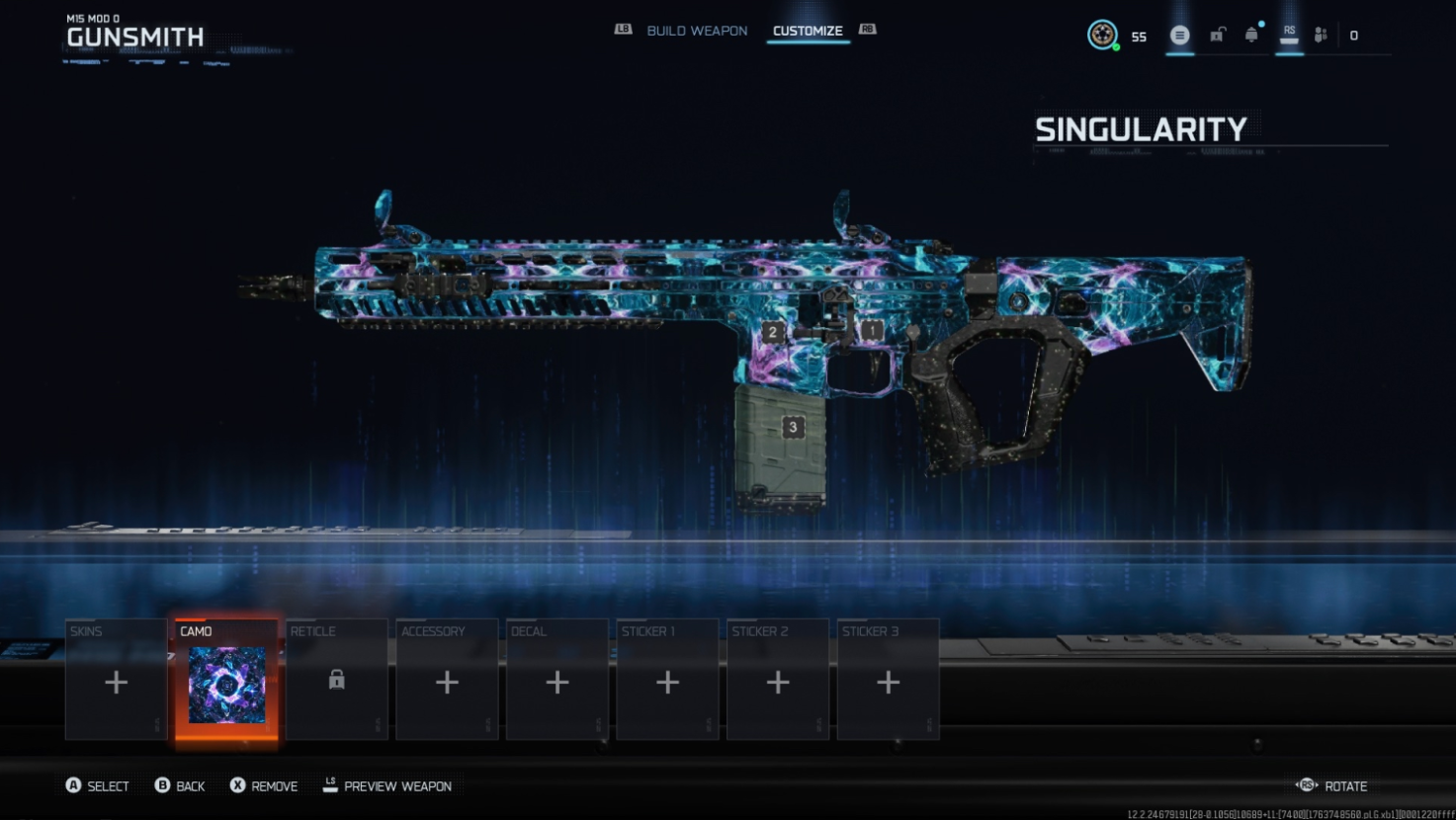Open the Sticker 2 slot
Viewport: 1456px width, 820px height.
[778, 680]
